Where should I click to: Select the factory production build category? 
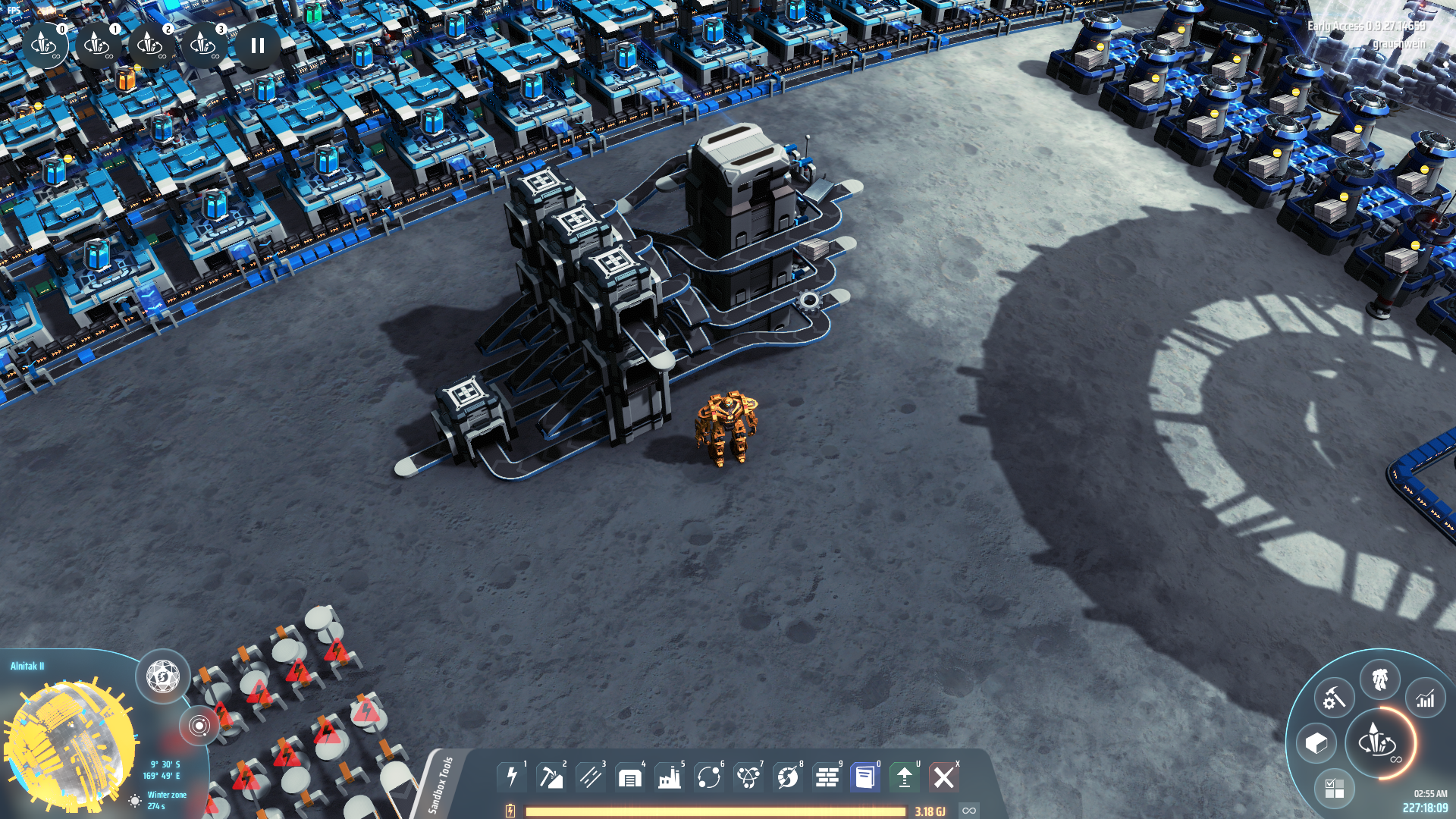coord(670,777)
